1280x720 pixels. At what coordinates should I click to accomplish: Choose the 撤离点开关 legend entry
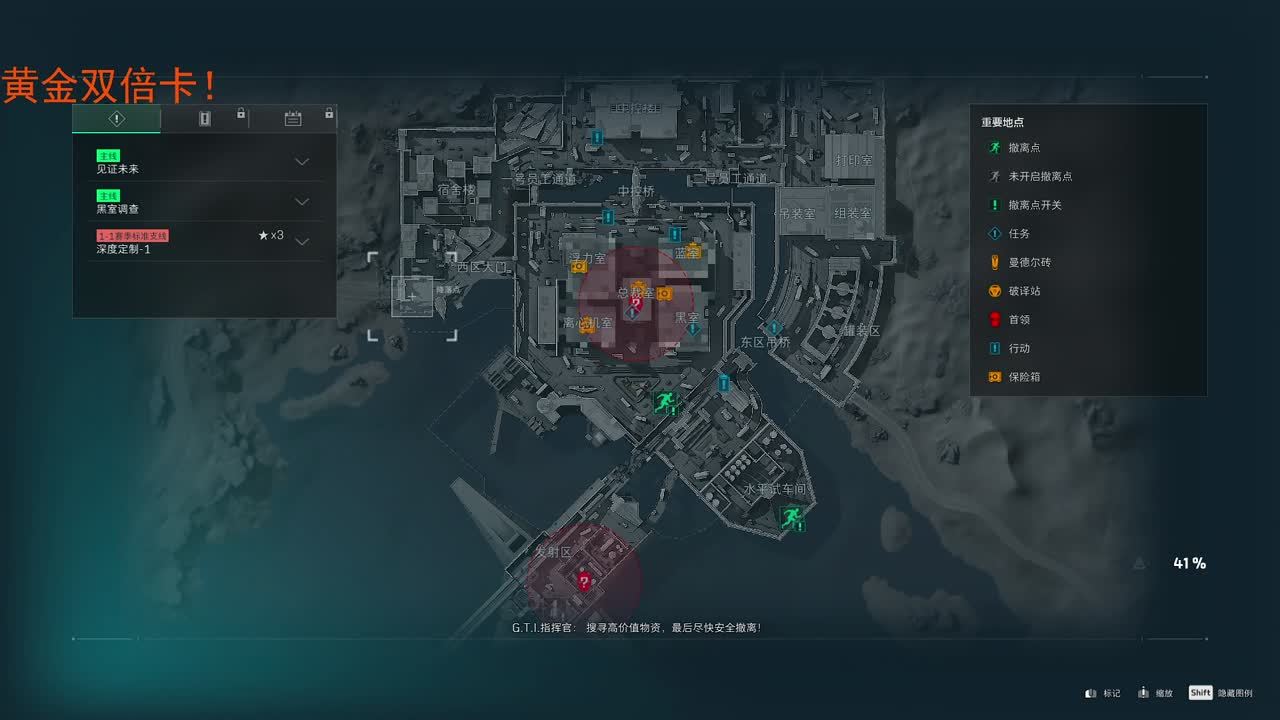point(1034,205)
